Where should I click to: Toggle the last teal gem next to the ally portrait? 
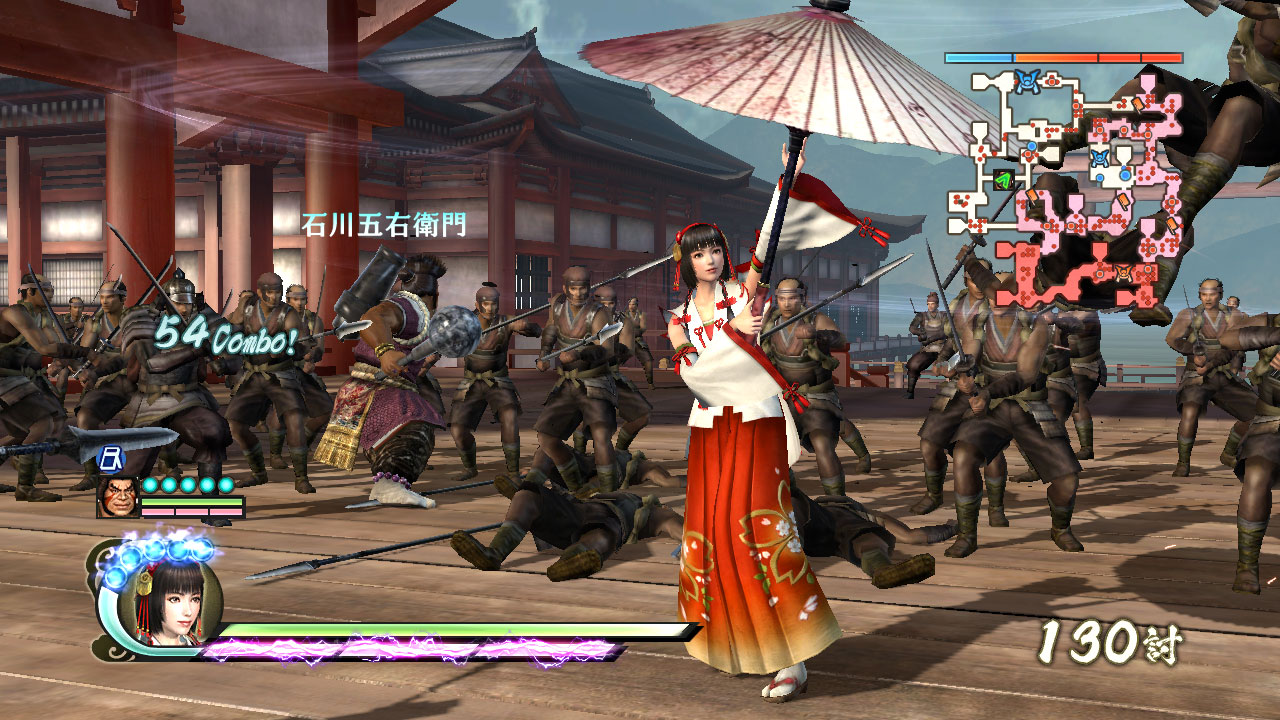click(x=226, y=485)
